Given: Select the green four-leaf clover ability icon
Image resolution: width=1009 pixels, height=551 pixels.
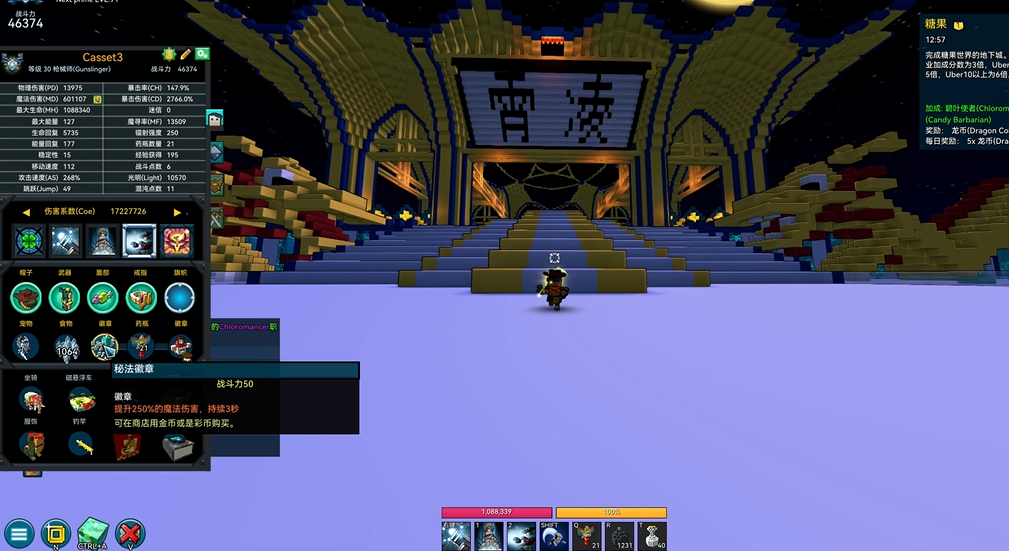Looking at the screenshot, I should coord(27,241).
